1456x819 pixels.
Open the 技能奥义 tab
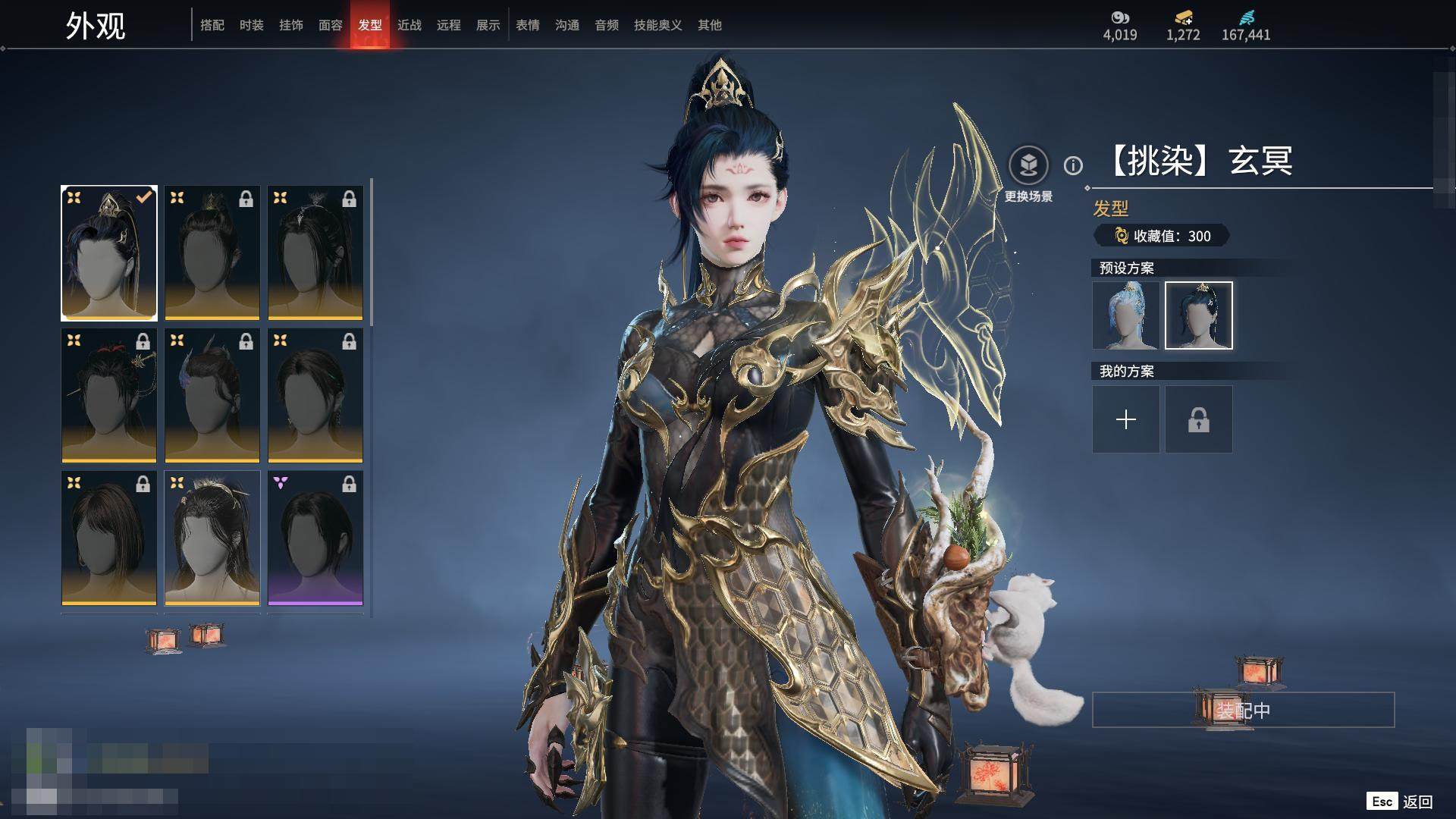coord(658,25)
